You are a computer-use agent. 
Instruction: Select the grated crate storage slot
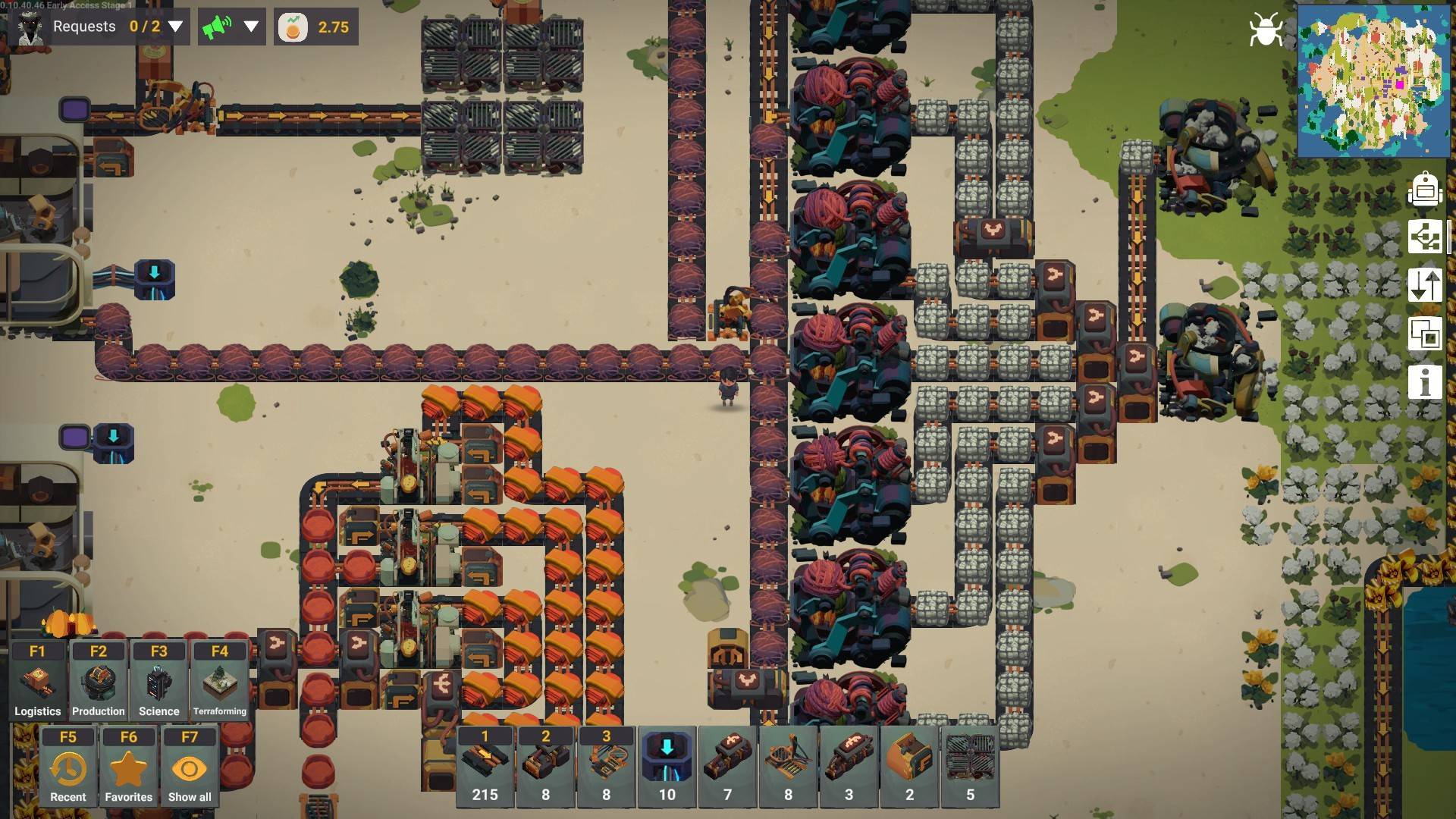[x=971, y=766]
